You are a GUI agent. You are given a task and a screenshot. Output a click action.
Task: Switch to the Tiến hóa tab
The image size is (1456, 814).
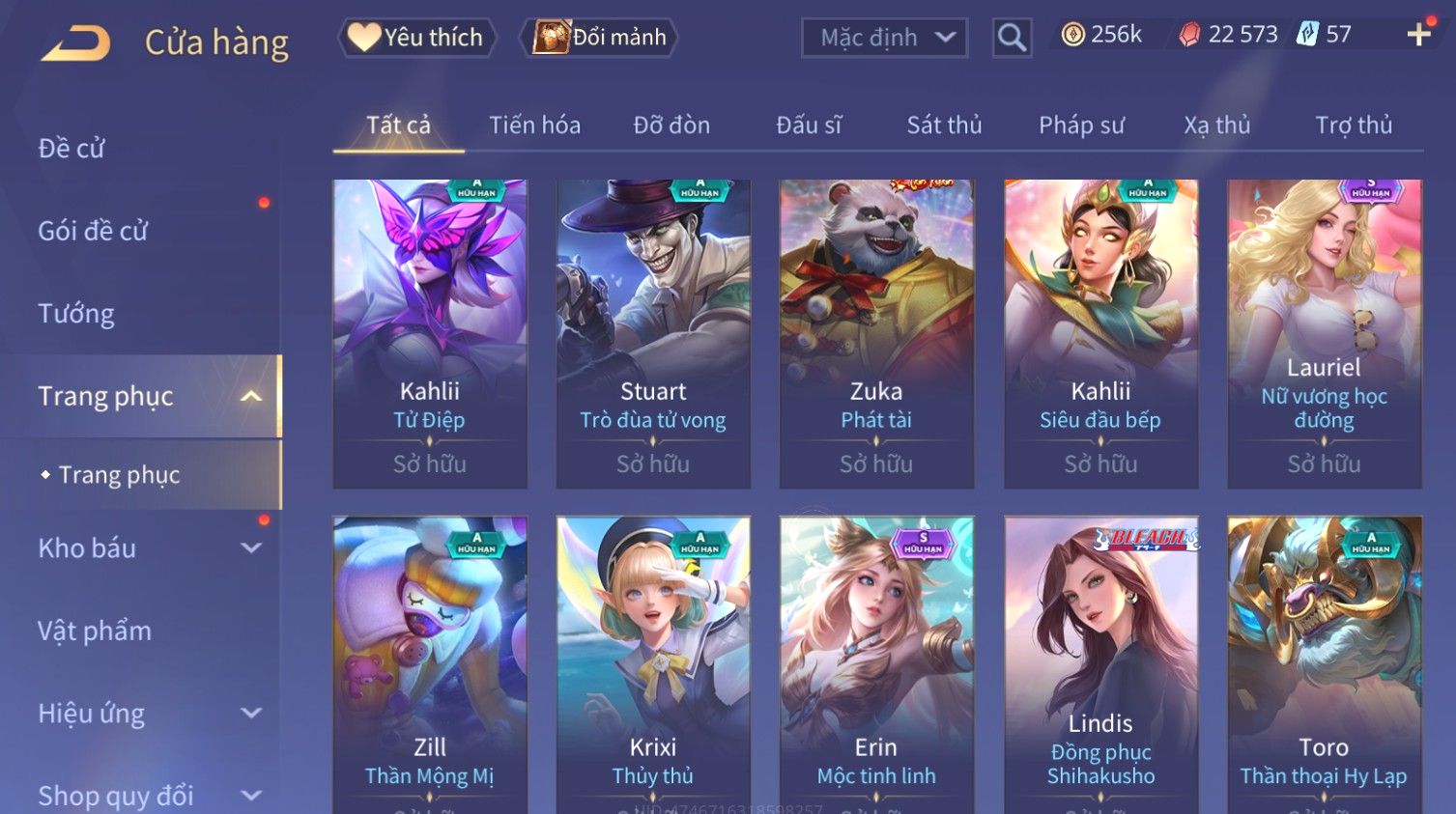point(534,126)
